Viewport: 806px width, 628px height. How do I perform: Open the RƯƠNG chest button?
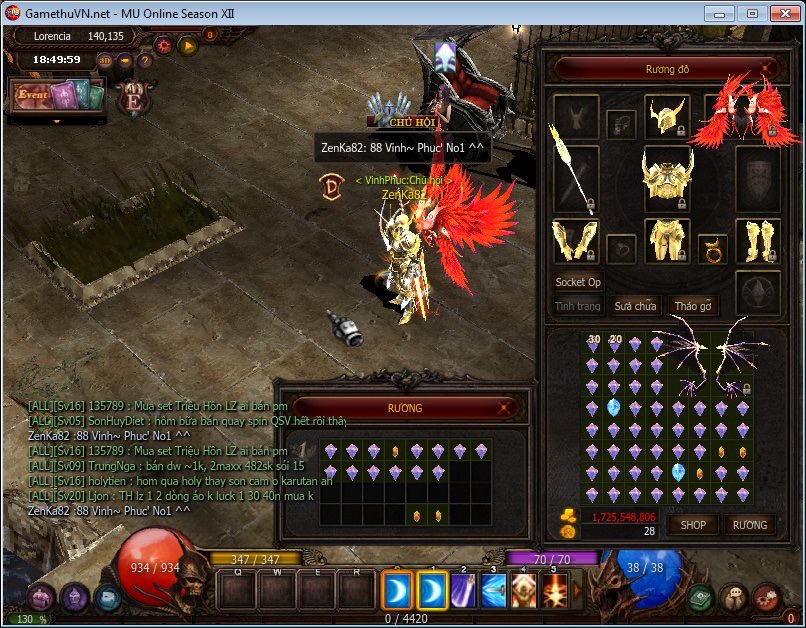[x=750, y=524]
